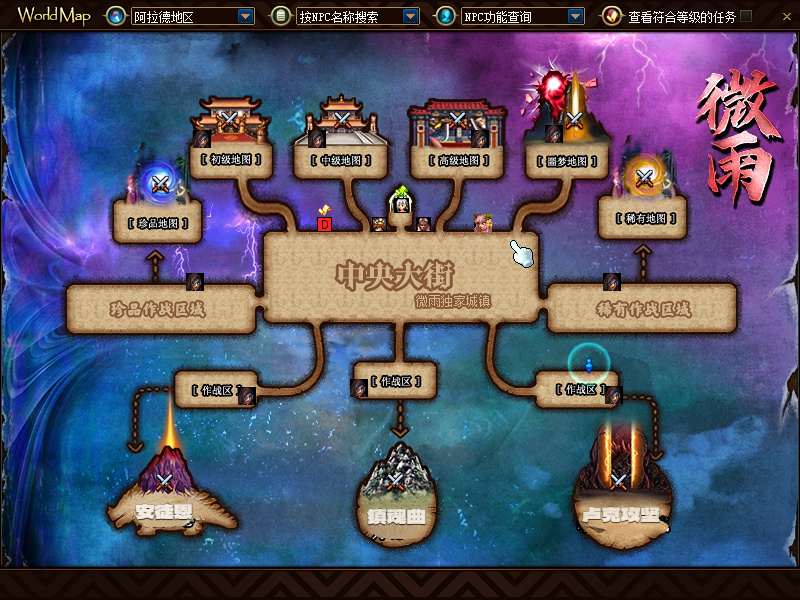Click the red C marker icon
Image resolution: width=800 pixels, height=600 pixels.
coord(324,224)
